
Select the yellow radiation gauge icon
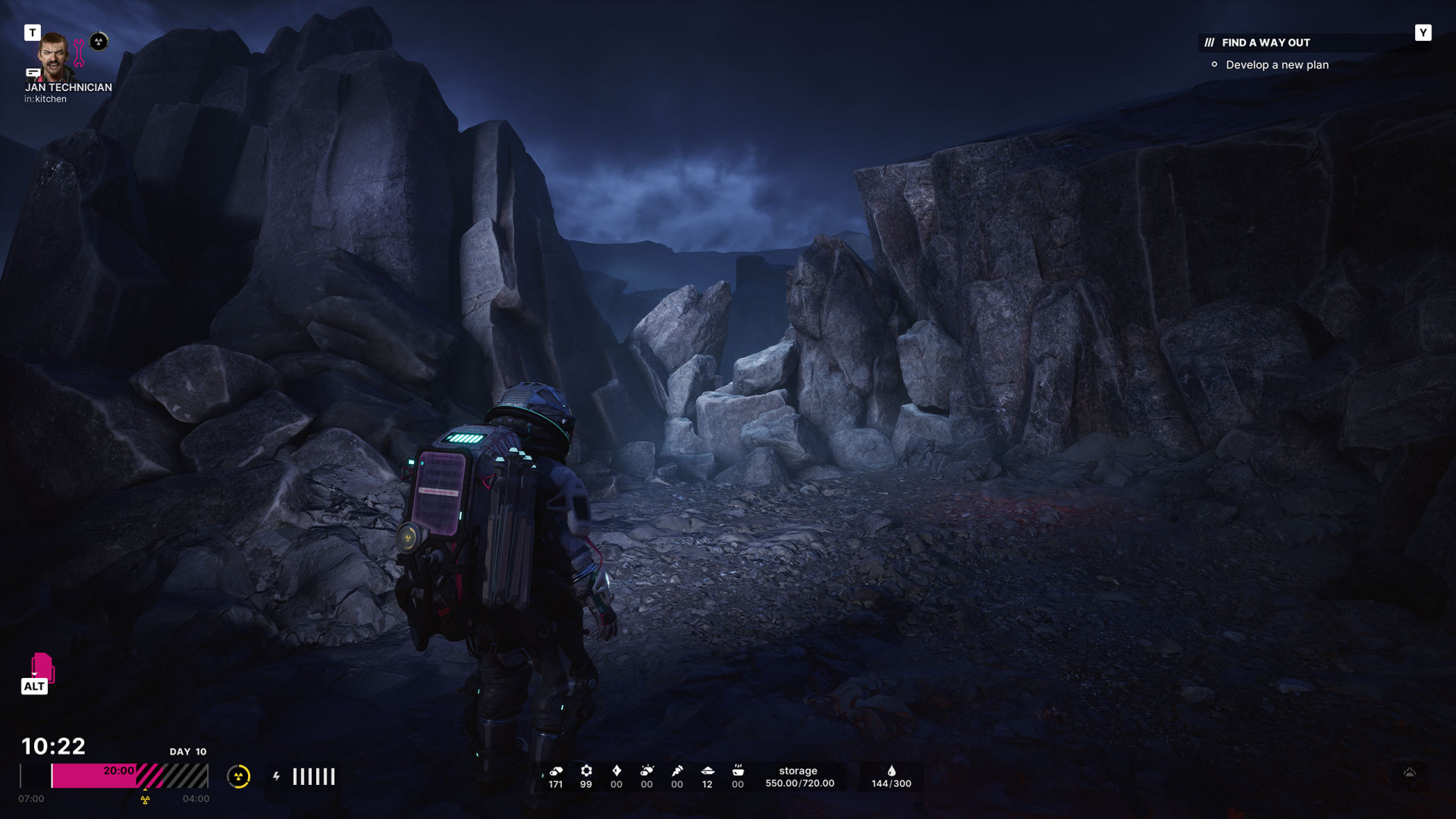(x=238, y=776)
